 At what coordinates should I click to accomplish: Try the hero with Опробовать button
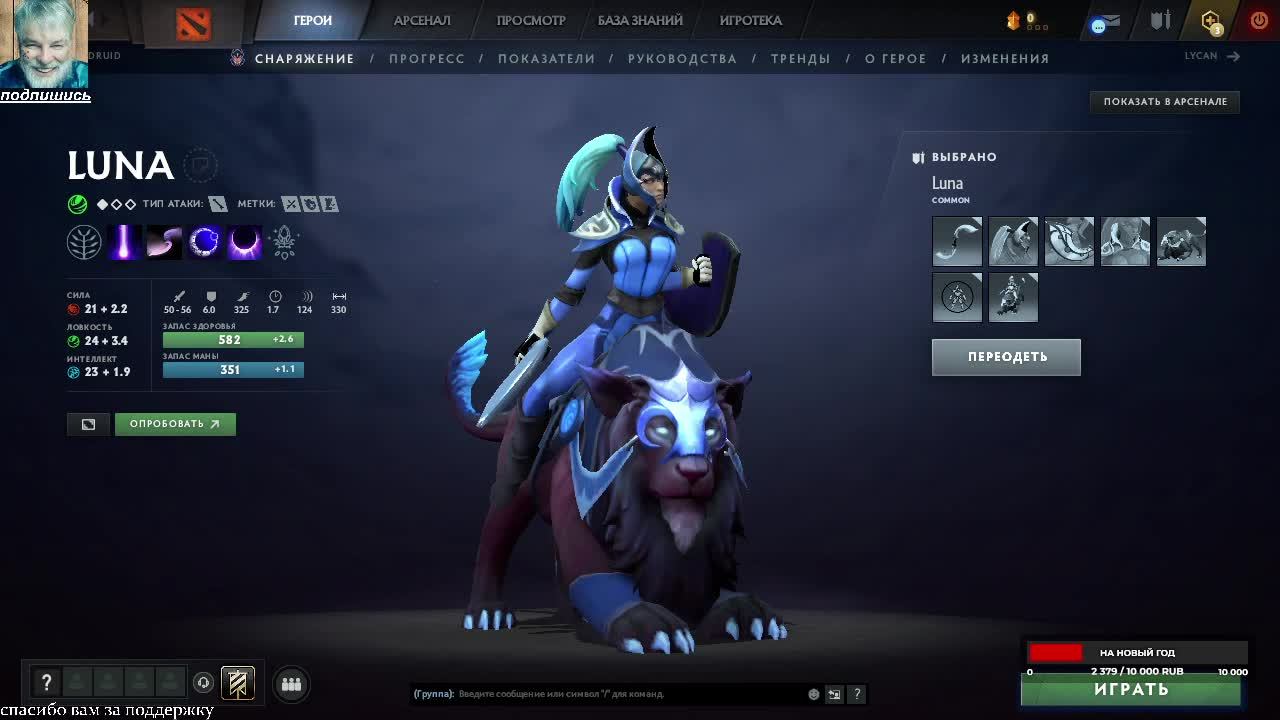point(175,424)
